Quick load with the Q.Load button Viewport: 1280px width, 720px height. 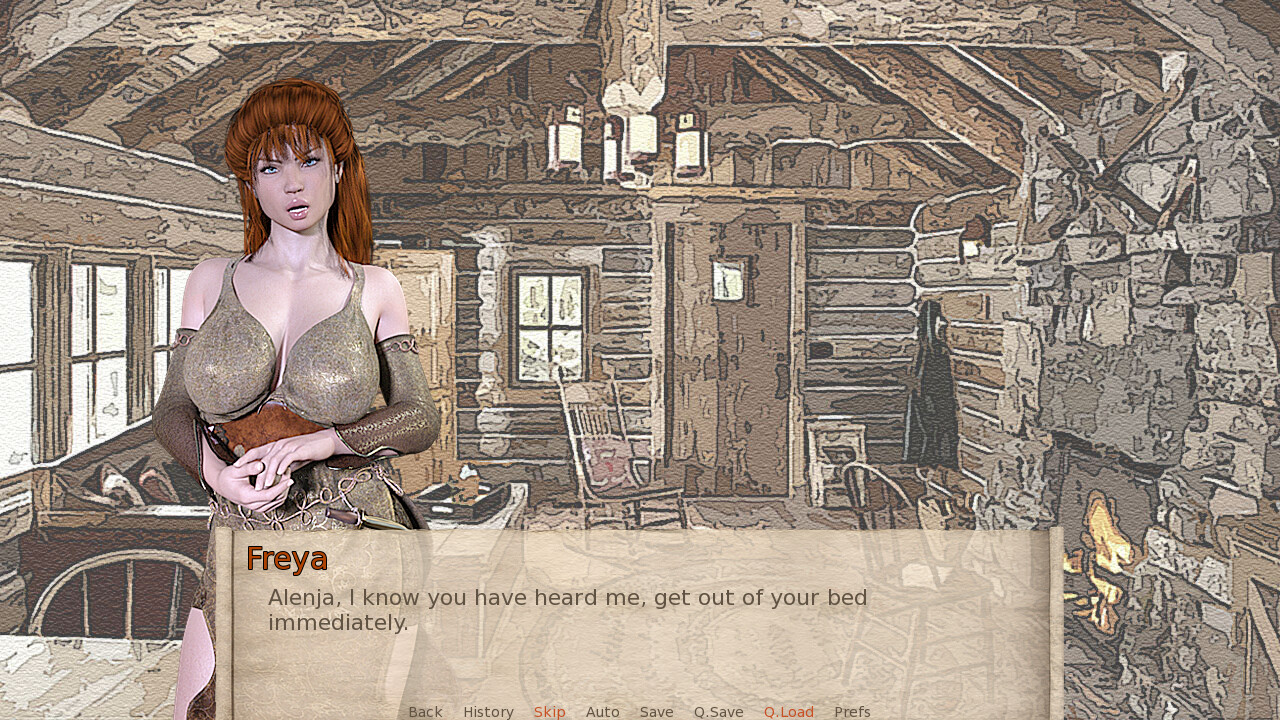coord(788,712)
